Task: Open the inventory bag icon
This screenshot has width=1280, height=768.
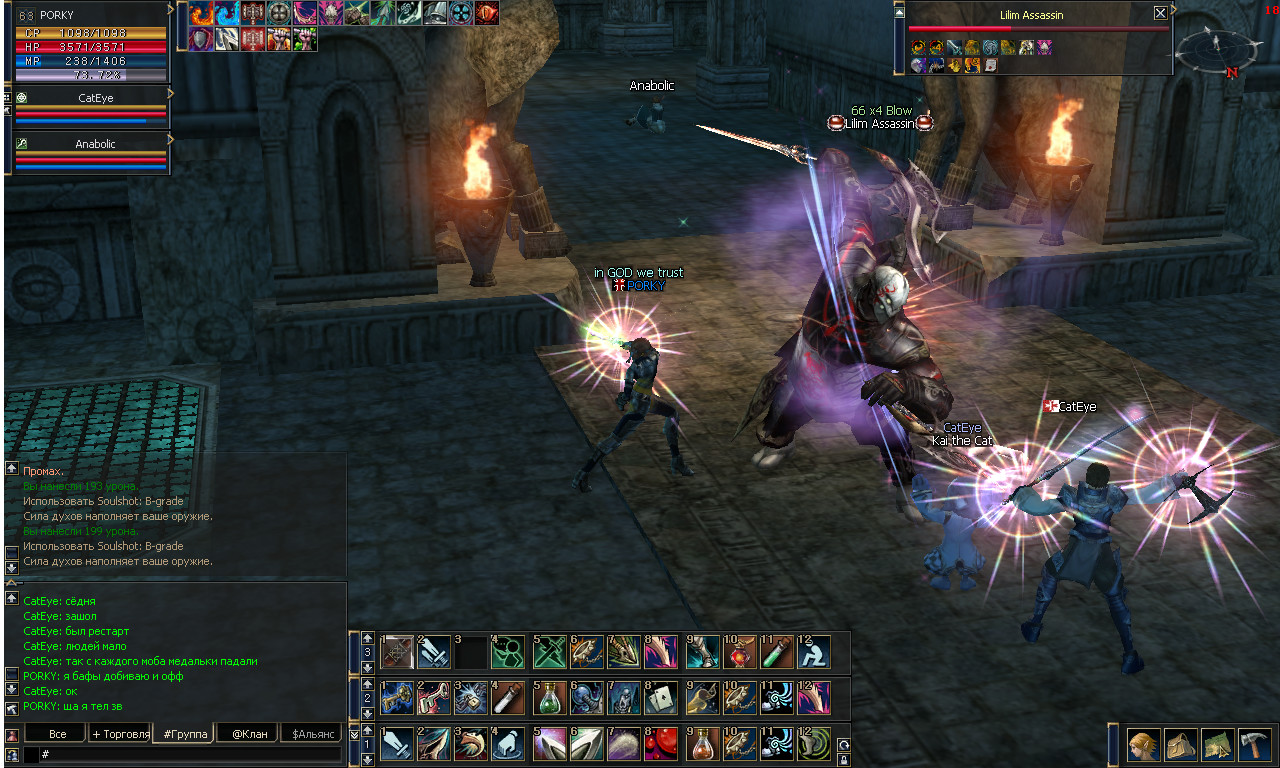Action: (x=1181, y=745)
